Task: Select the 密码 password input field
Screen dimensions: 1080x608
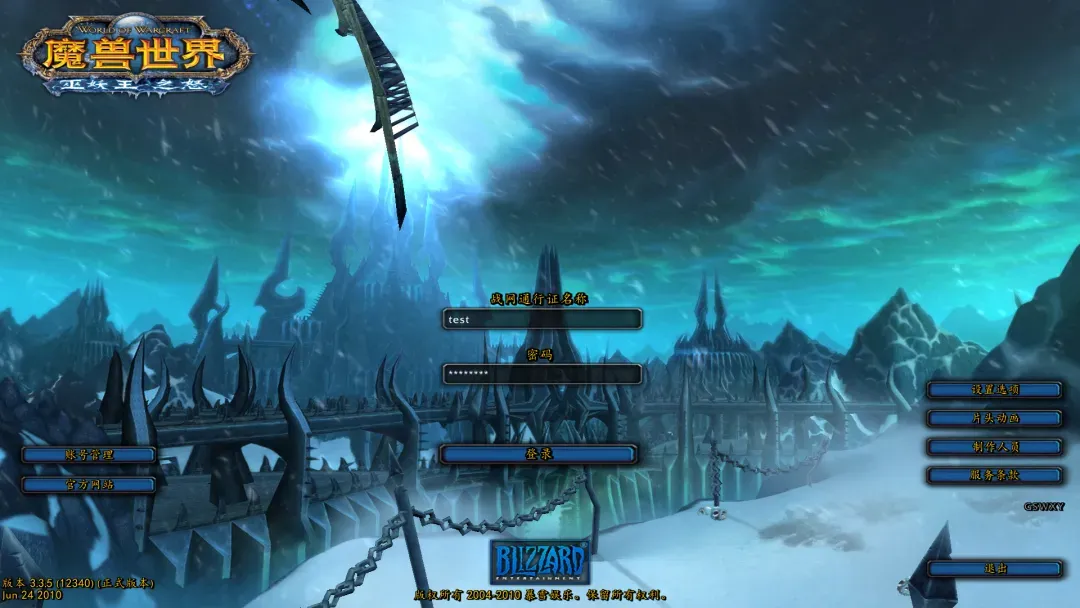Action: click(x=542, y=374)
